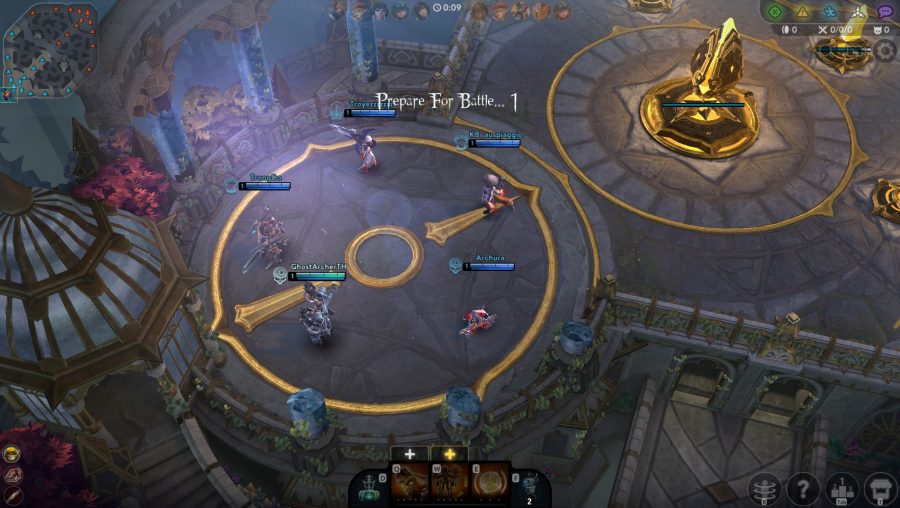Image resolution: width=900 pixels, height=508 pixels.
Task: Open the question mark help button
Action: [x=803, y=489]
